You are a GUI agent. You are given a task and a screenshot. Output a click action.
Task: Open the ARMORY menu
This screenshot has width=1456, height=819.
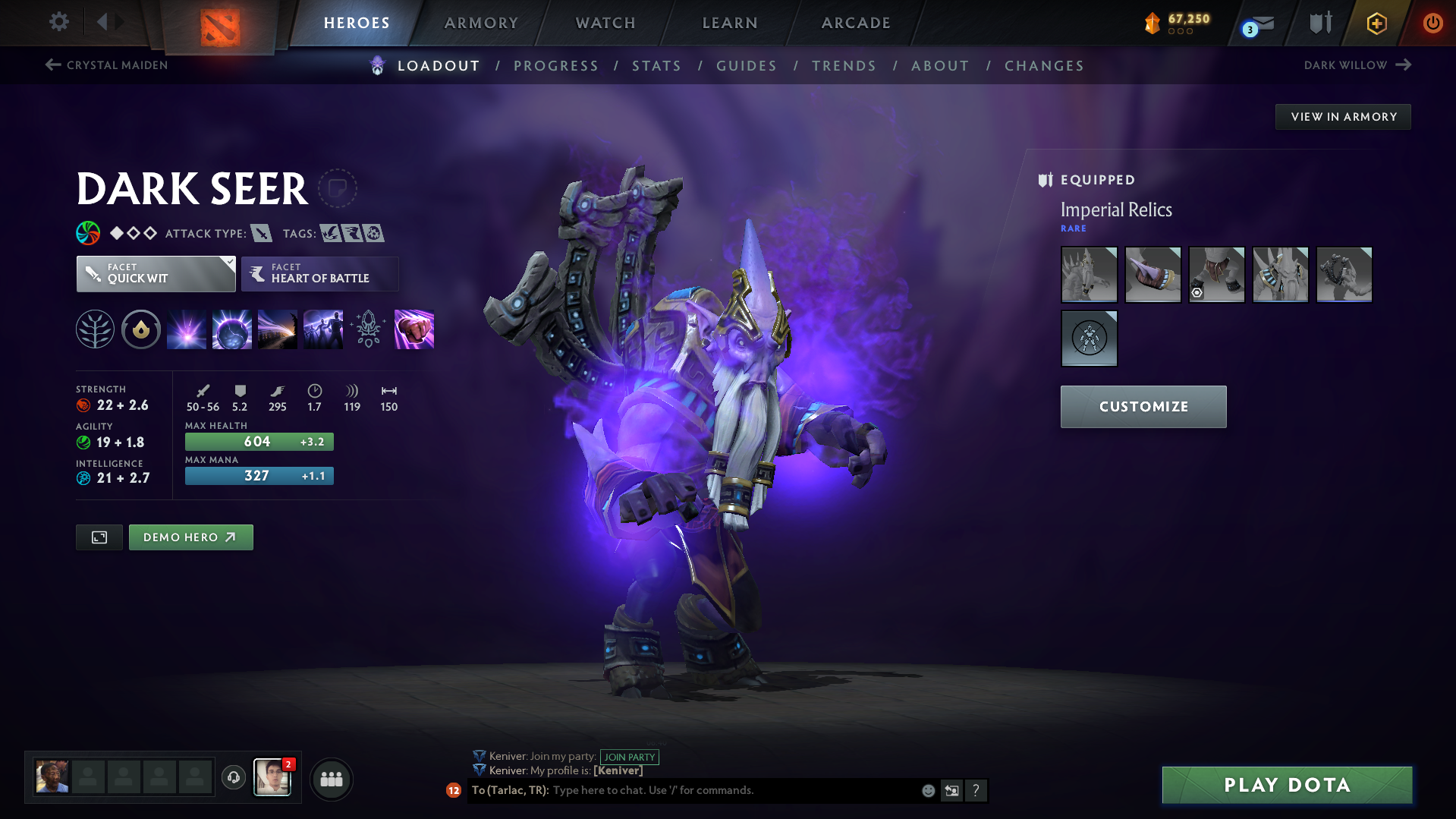click(481, 23)
